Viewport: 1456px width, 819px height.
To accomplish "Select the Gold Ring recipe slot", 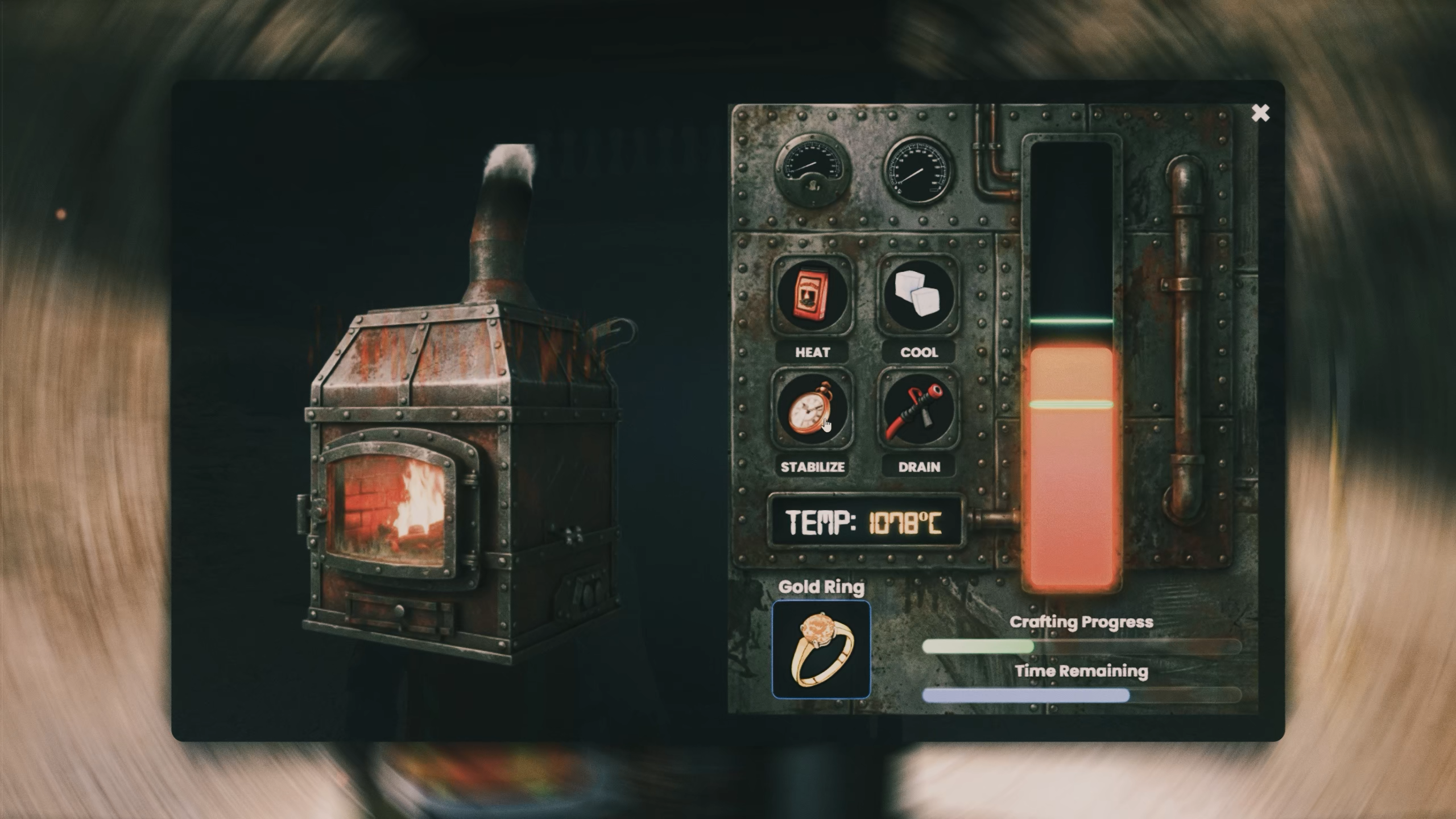I will click(821, 650).
